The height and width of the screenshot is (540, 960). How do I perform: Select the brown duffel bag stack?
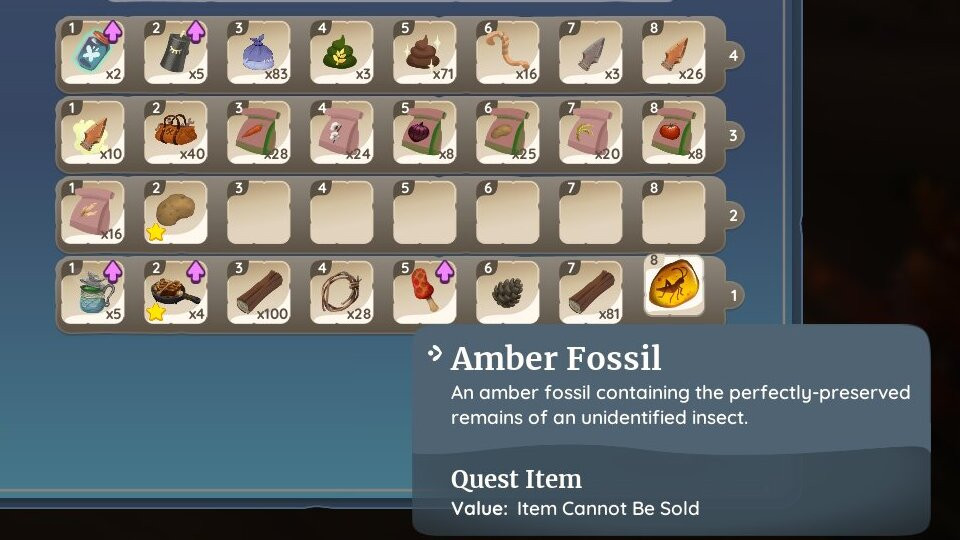176,133
